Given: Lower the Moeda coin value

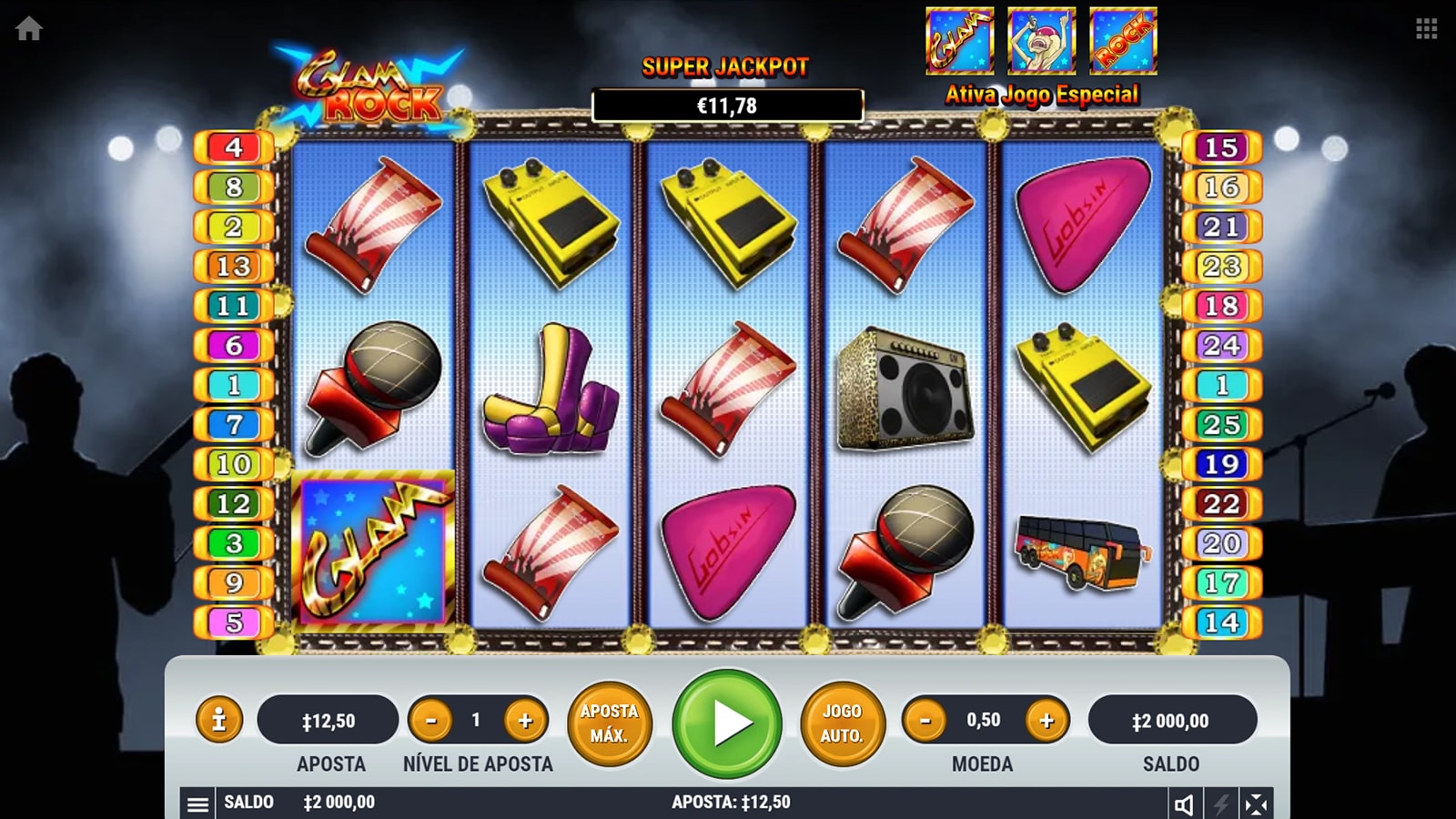Looking at the screenshot, I should click(925, 721).
